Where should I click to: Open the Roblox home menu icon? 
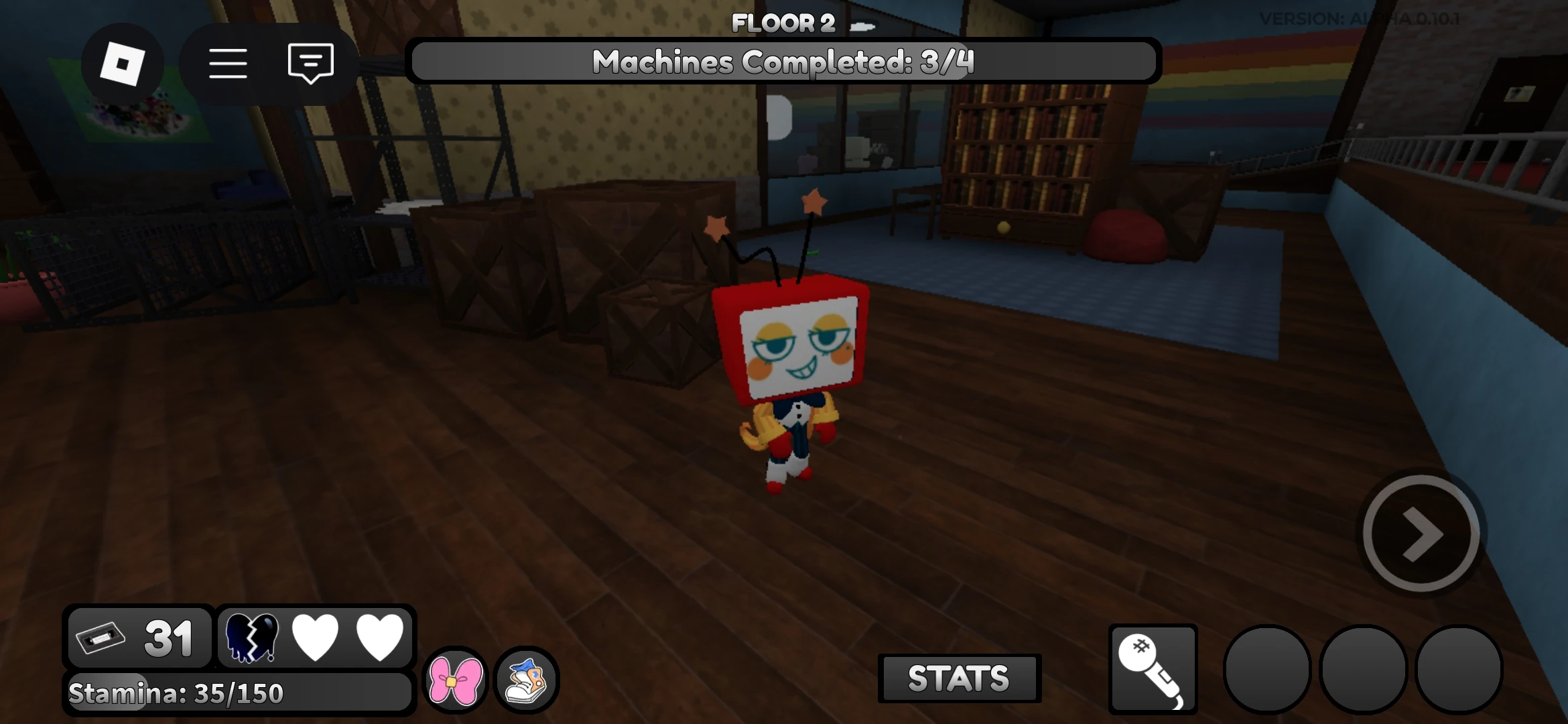coord(123,62)
